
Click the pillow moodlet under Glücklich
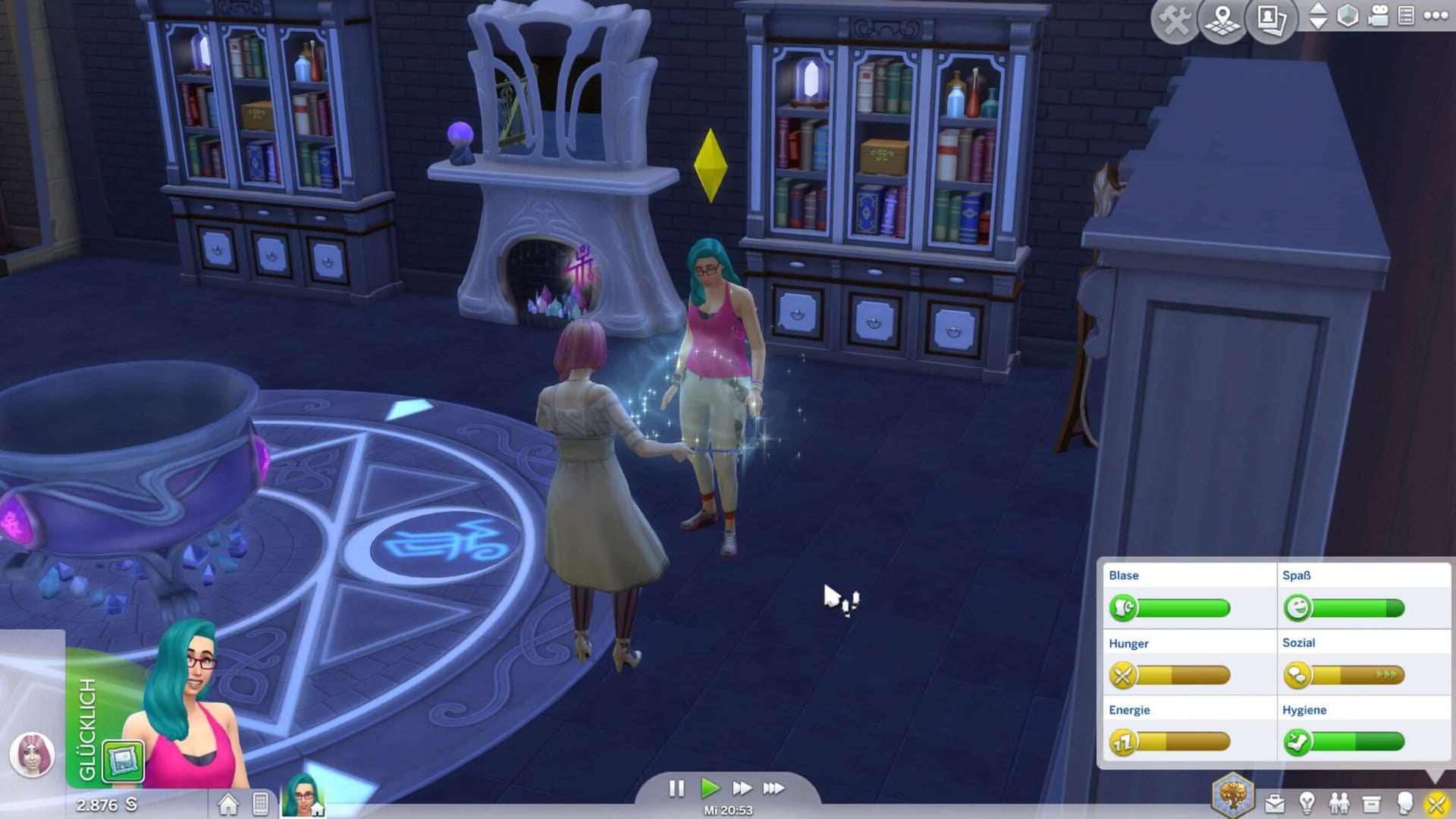point(124,761)
